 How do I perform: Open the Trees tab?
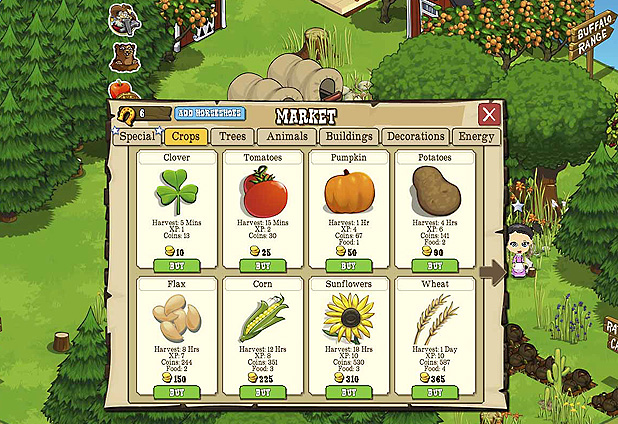coord(233,137)
